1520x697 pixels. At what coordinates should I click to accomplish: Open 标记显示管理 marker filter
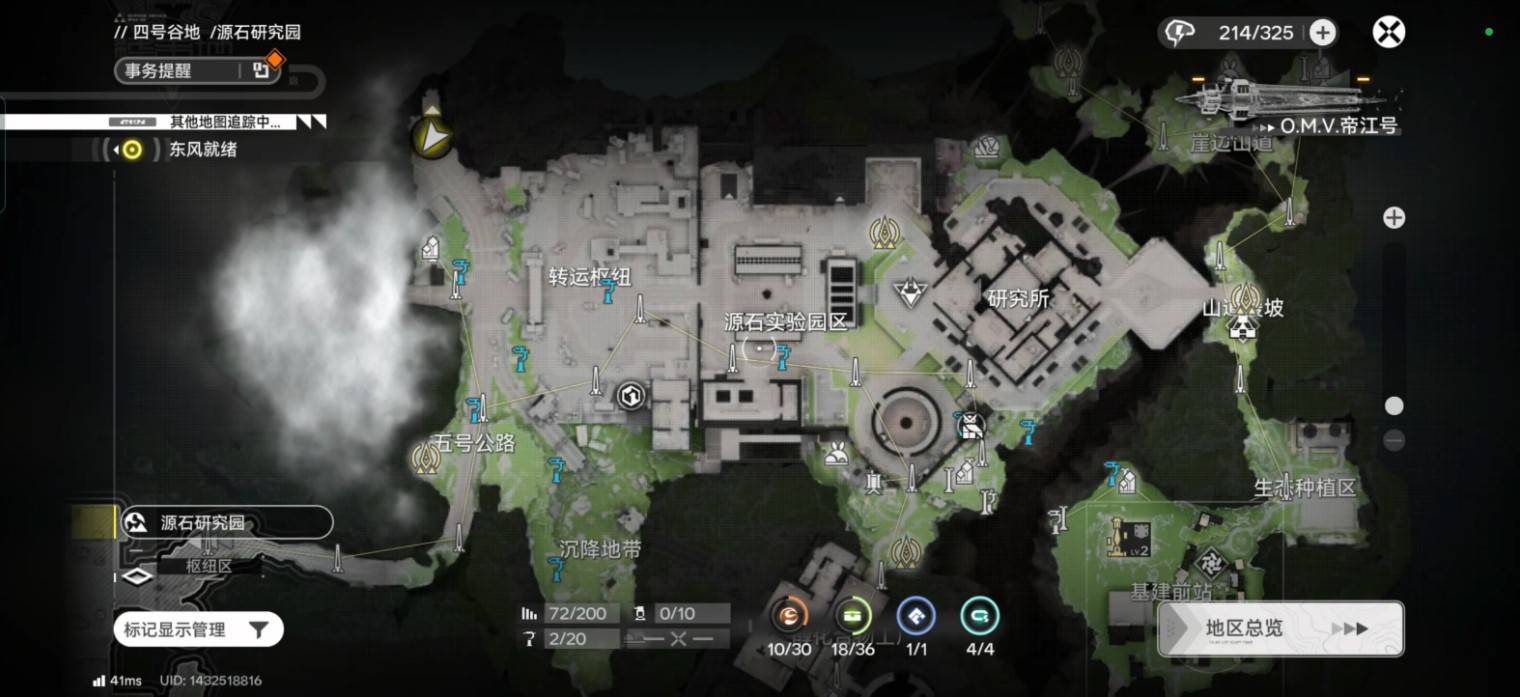[197, 629]
